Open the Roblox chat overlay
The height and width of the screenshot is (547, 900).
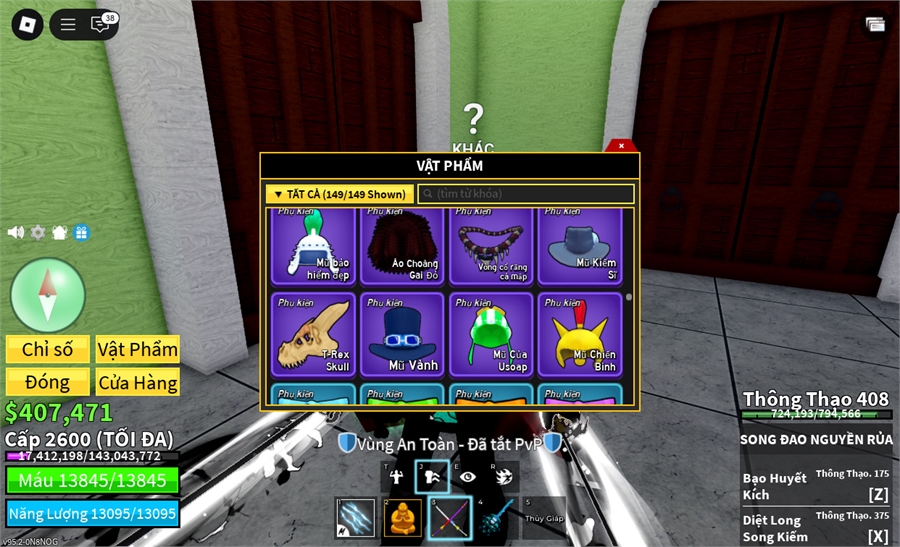pyautogui.click(x=100, y=25)
